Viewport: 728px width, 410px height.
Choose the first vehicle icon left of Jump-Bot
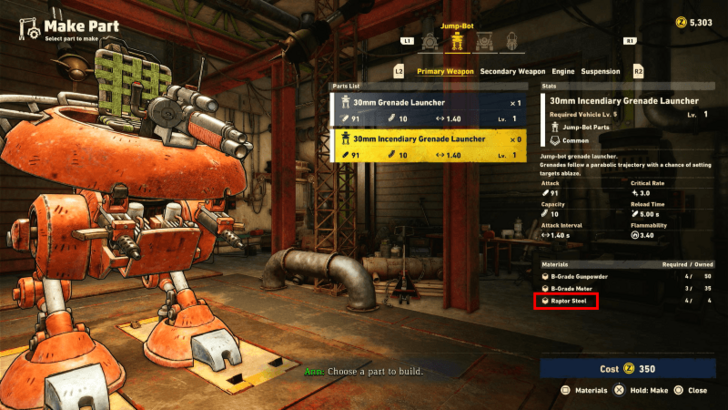[x=431, y=42]
